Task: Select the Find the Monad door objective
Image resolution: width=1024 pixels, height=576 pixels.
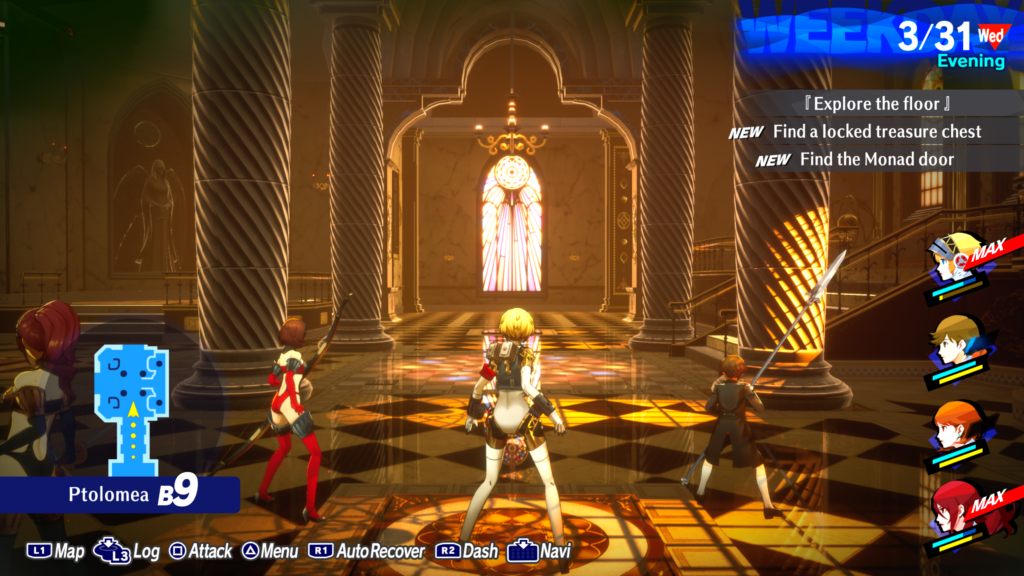Action: tap(876, 159)
